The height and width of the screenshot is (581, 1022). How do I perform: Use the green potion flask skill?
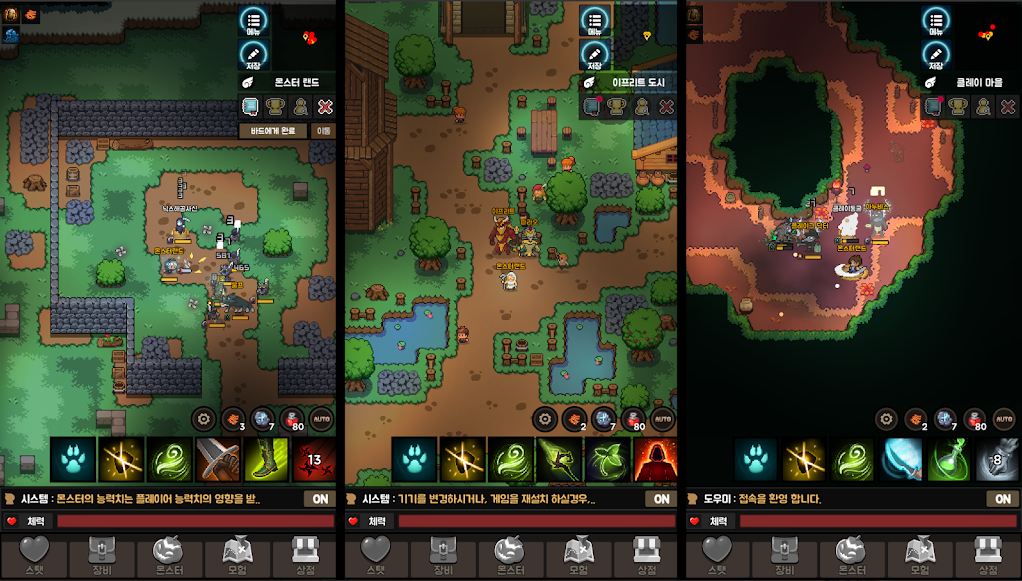[949, 459]
